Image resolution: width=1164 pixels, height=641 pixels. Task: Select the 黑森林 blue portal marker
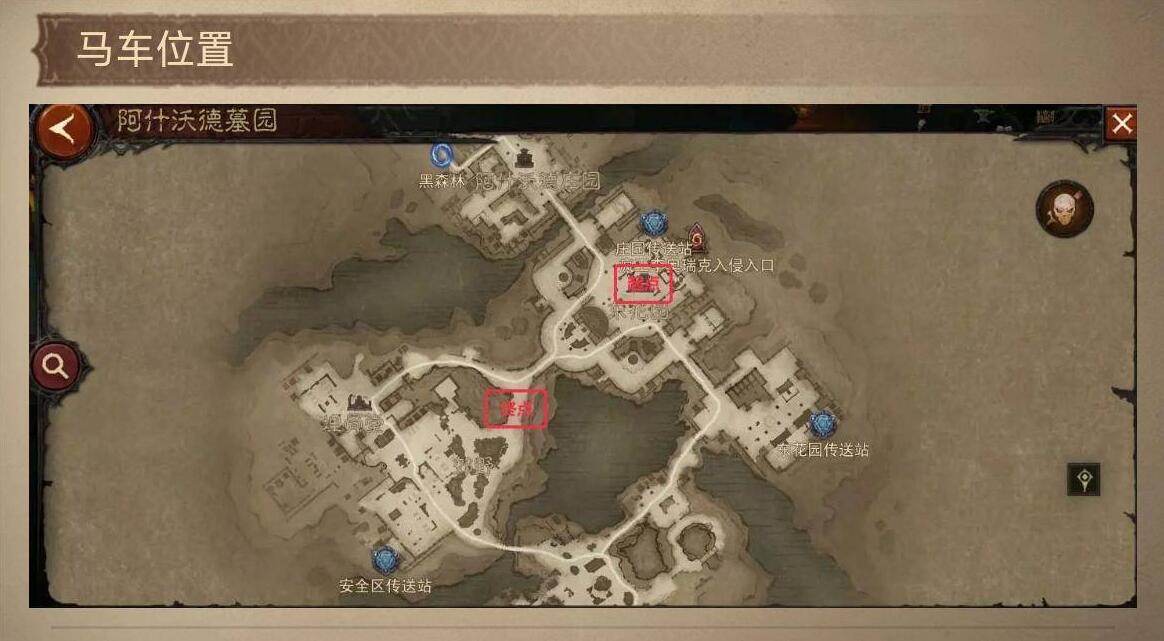coord(443,156)
